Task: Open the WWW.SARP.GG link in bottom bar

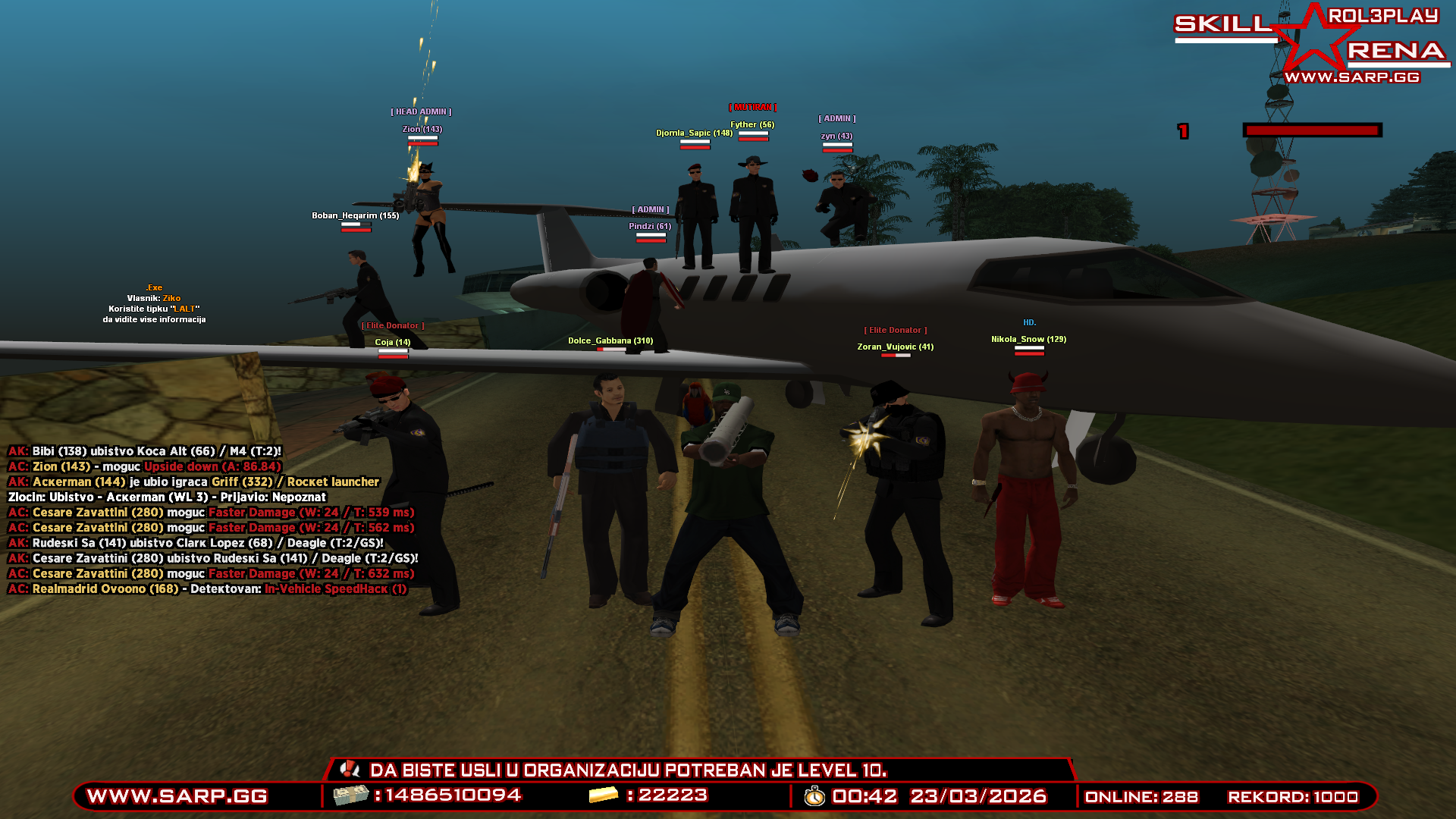Action: click(x=177, y=796)
